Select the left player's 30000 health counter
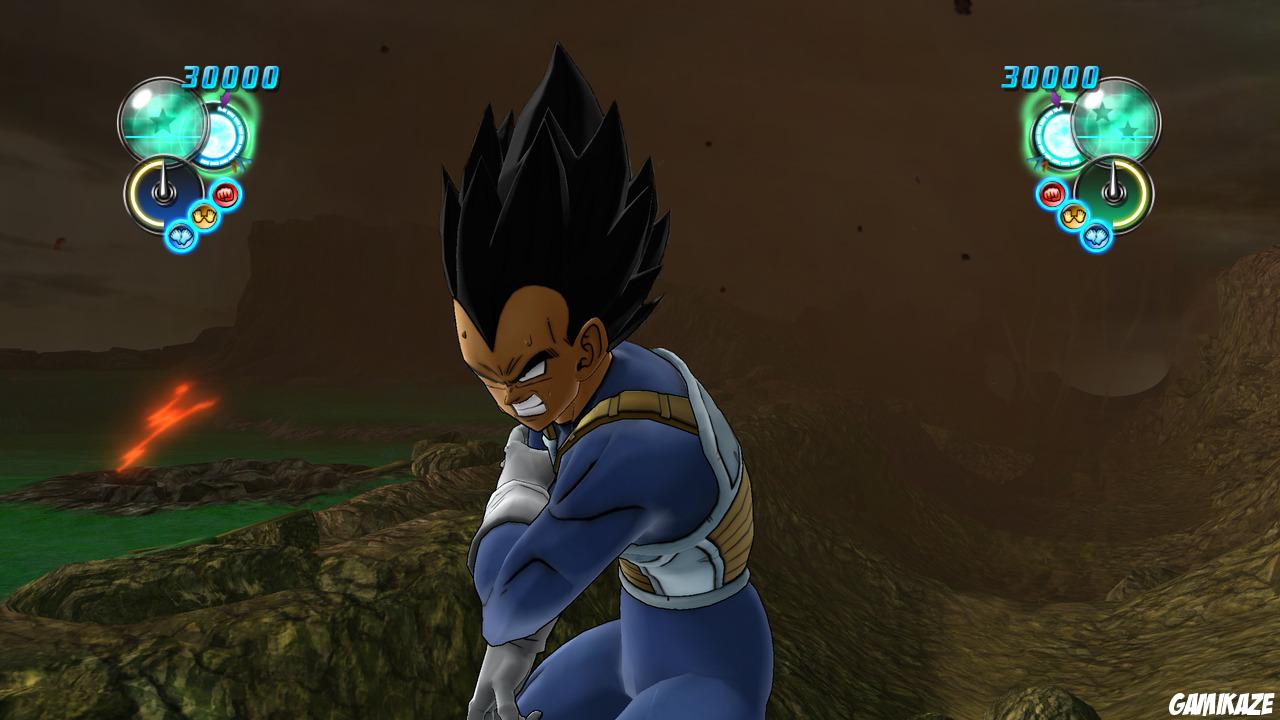1280x720 pixels. coord(228,76)
